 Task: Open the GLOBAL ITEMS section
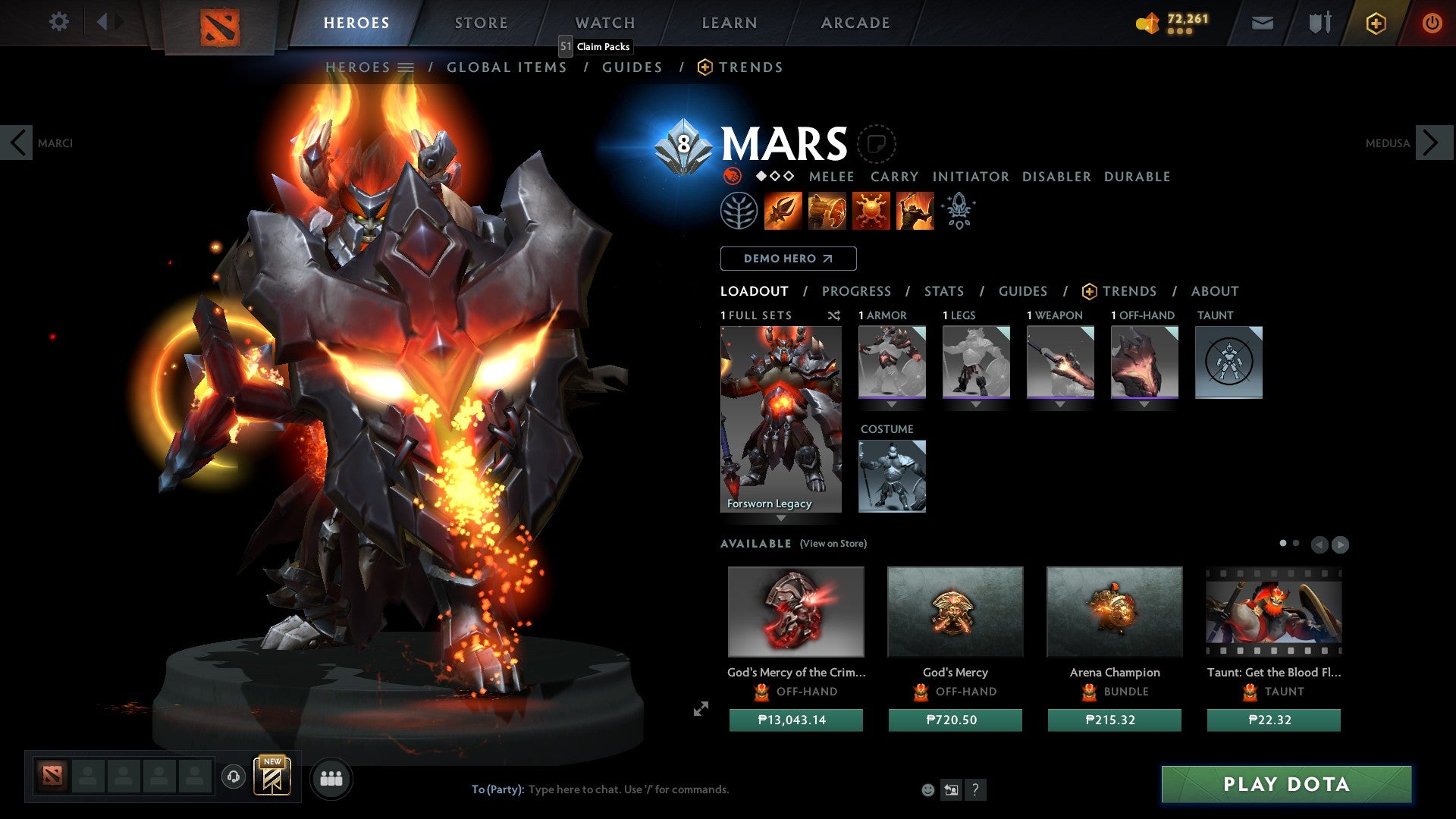pos(507,67)
